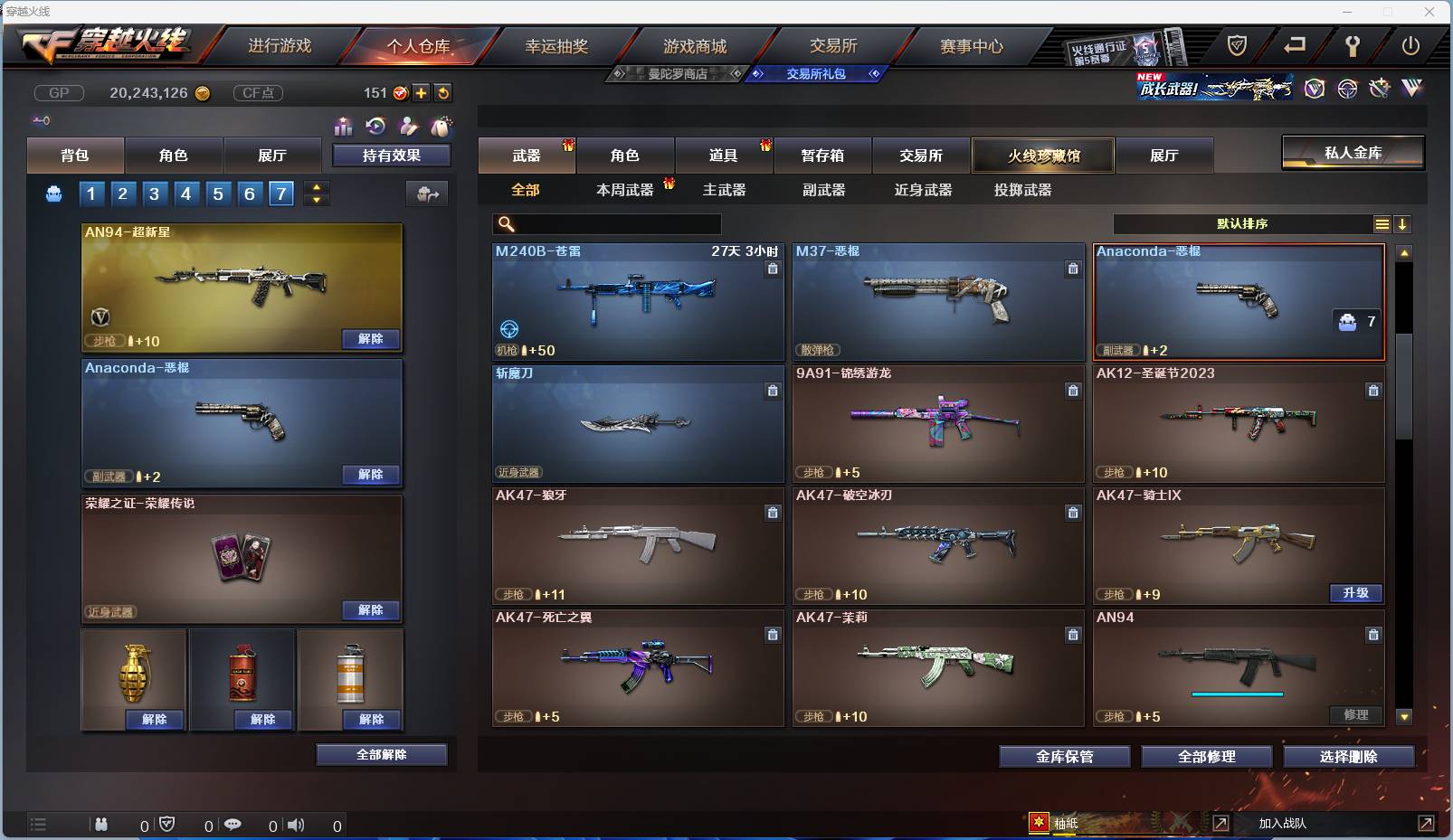Screen dimensions: 1453x840
Task: Toggle descending sort with the down arrow
Action: click(x=1403, y=222)
